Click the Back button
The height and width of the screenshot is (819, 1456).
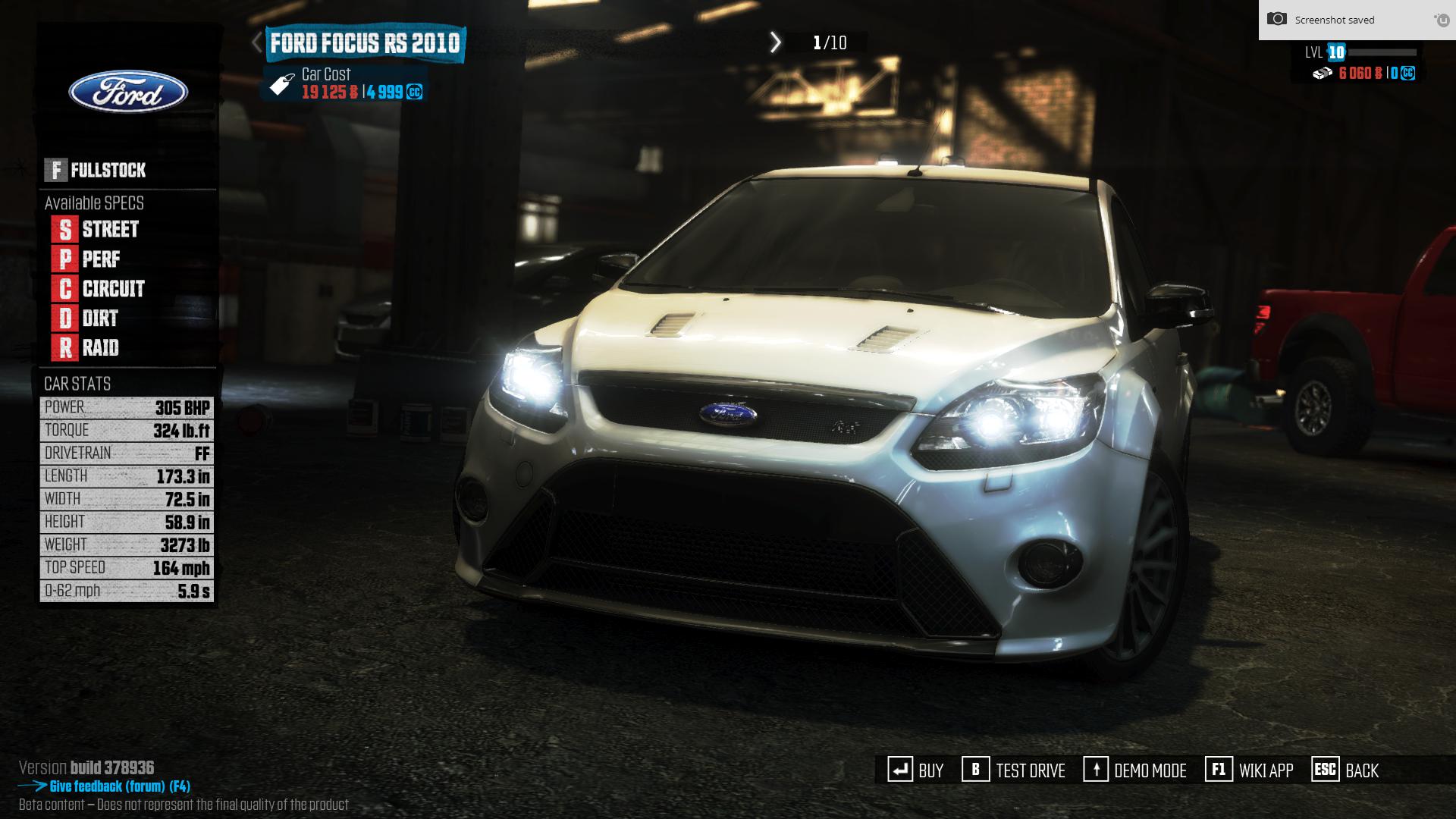[x=1345, y=770]
